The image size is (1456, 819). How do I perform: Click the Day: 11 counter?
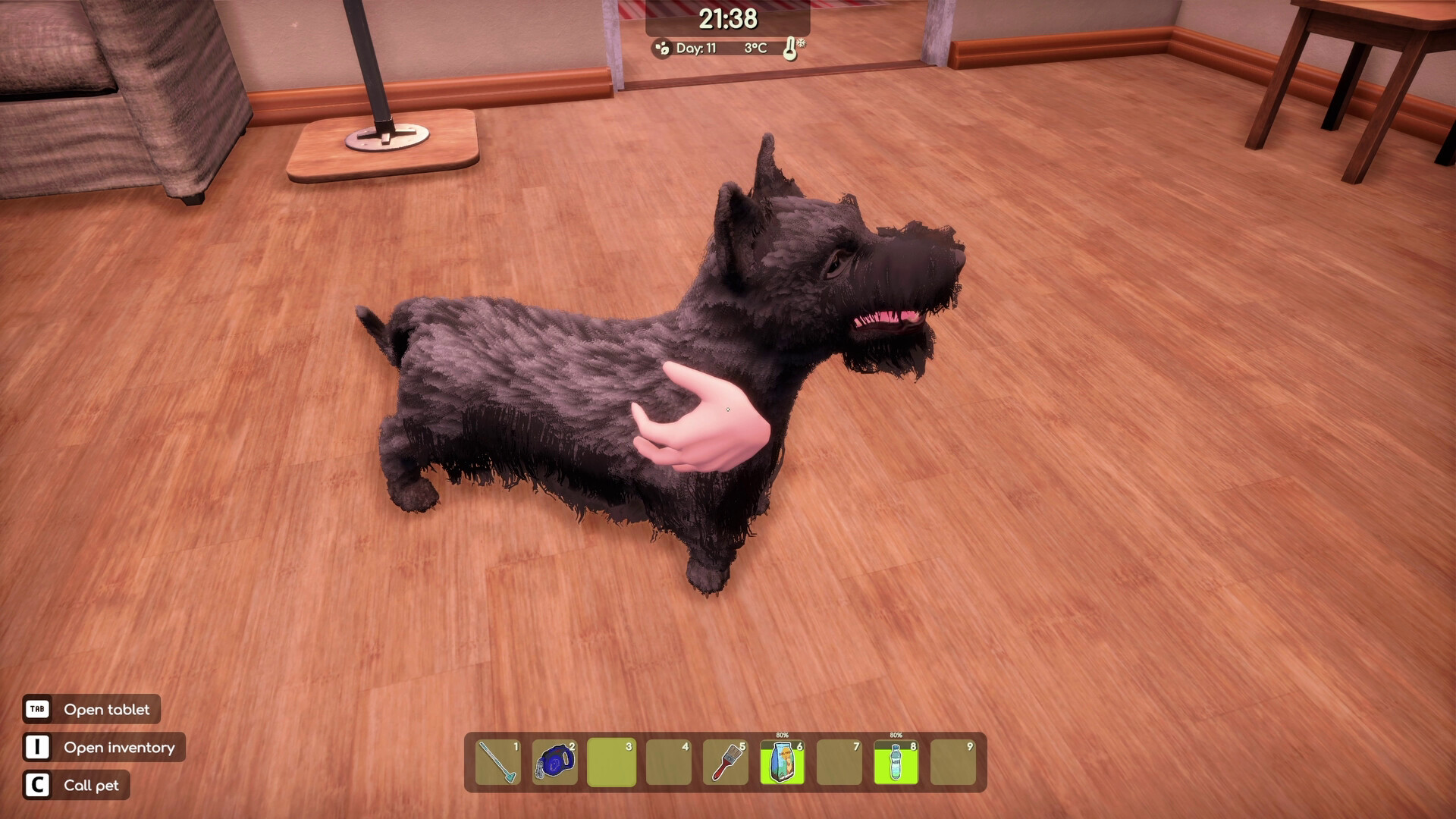coord(696,47)
